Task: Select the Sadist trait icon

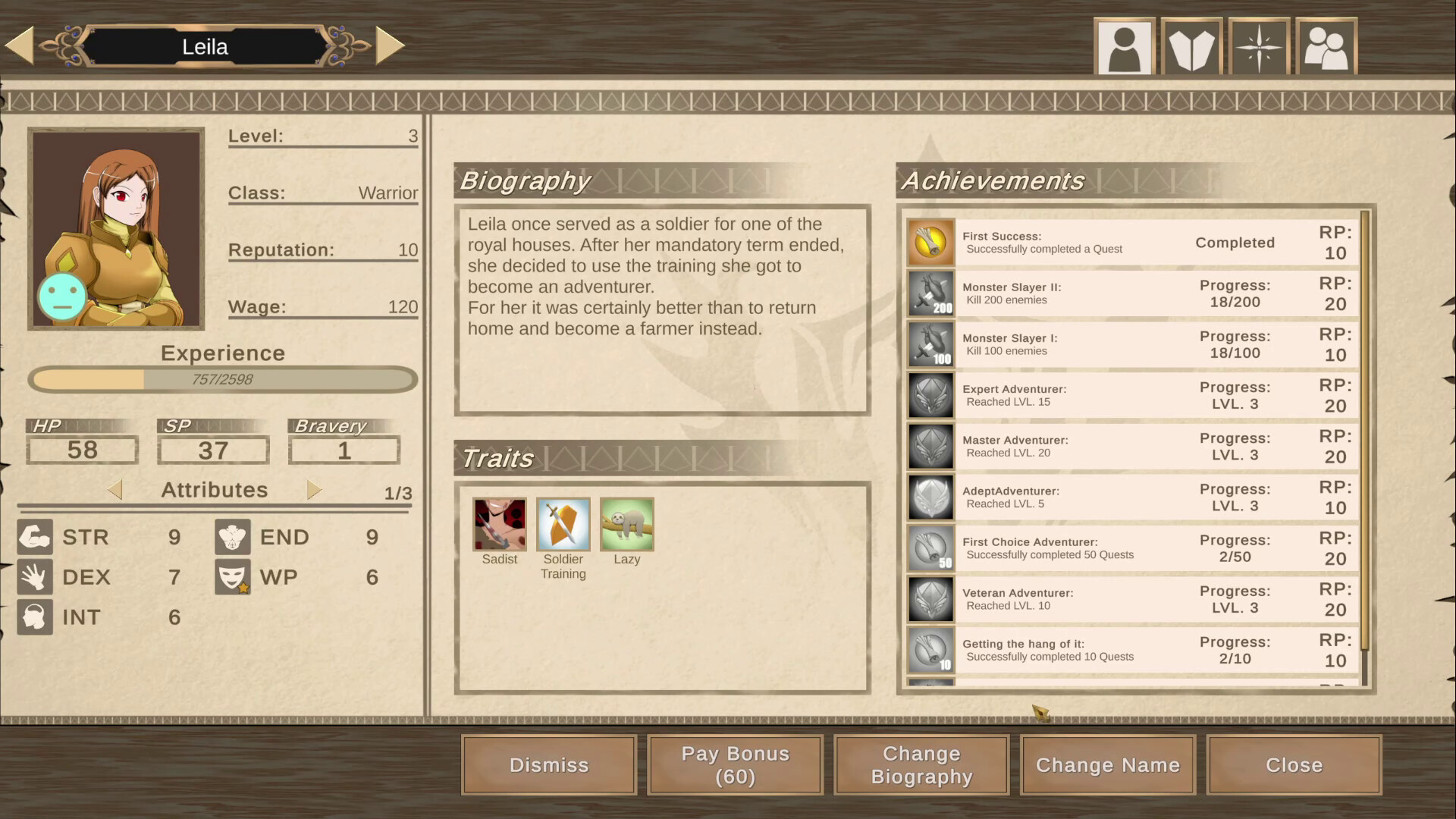Action: coord(499,524)
